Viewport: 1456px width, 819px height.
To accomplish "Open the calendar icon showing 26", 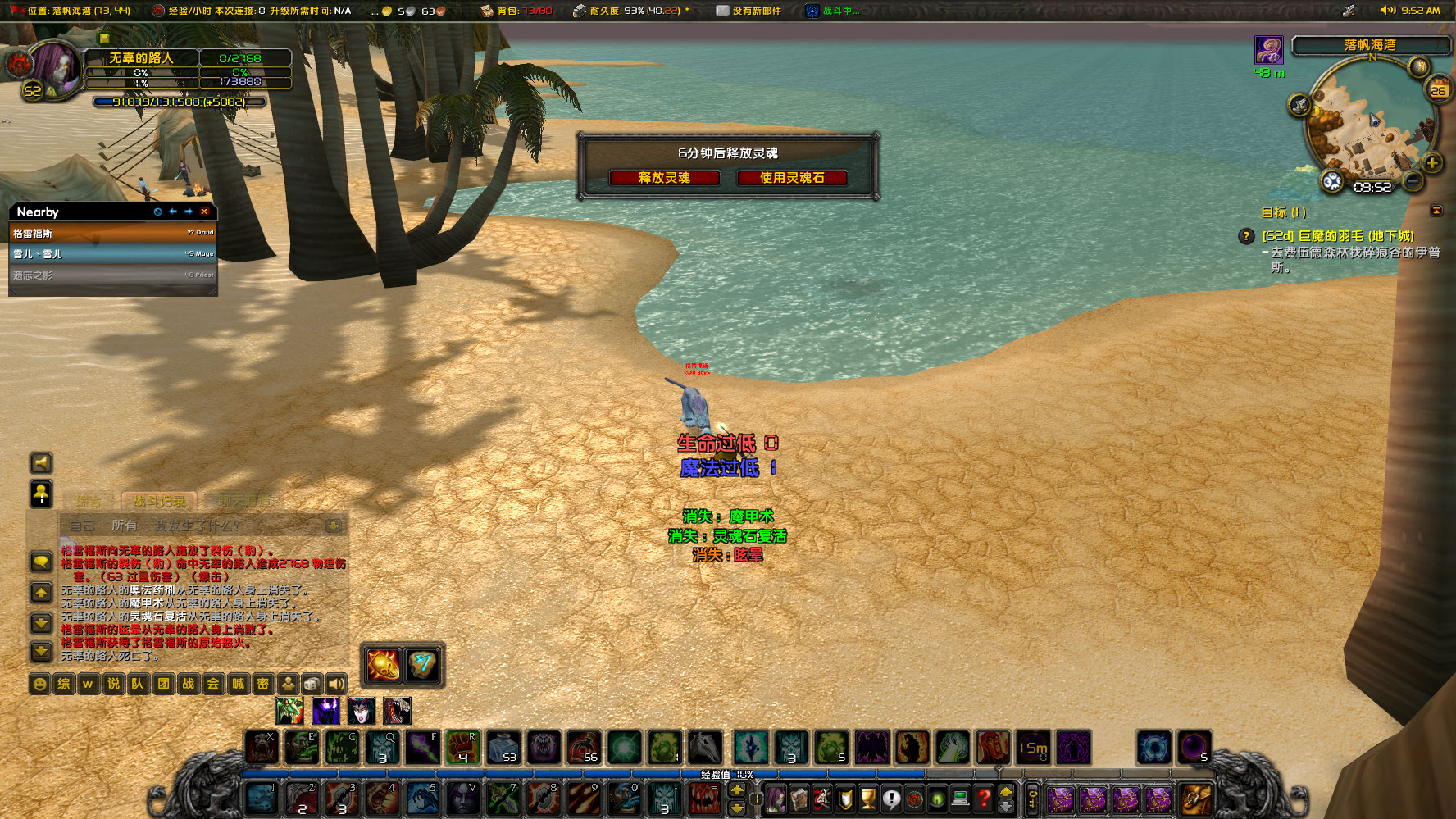I will click(x=1439, y=89).
